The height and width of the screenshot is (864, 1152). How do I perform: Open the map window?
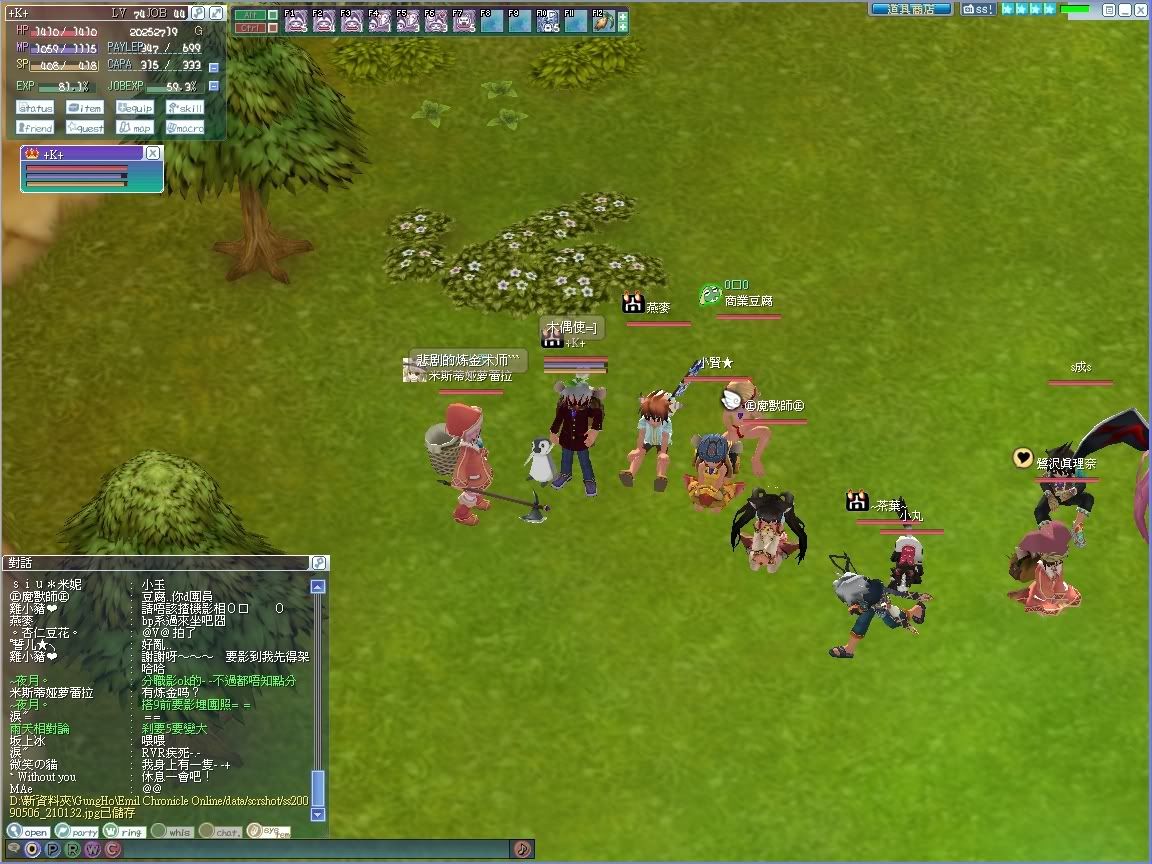pyautogui.click(x=135, y=128)
